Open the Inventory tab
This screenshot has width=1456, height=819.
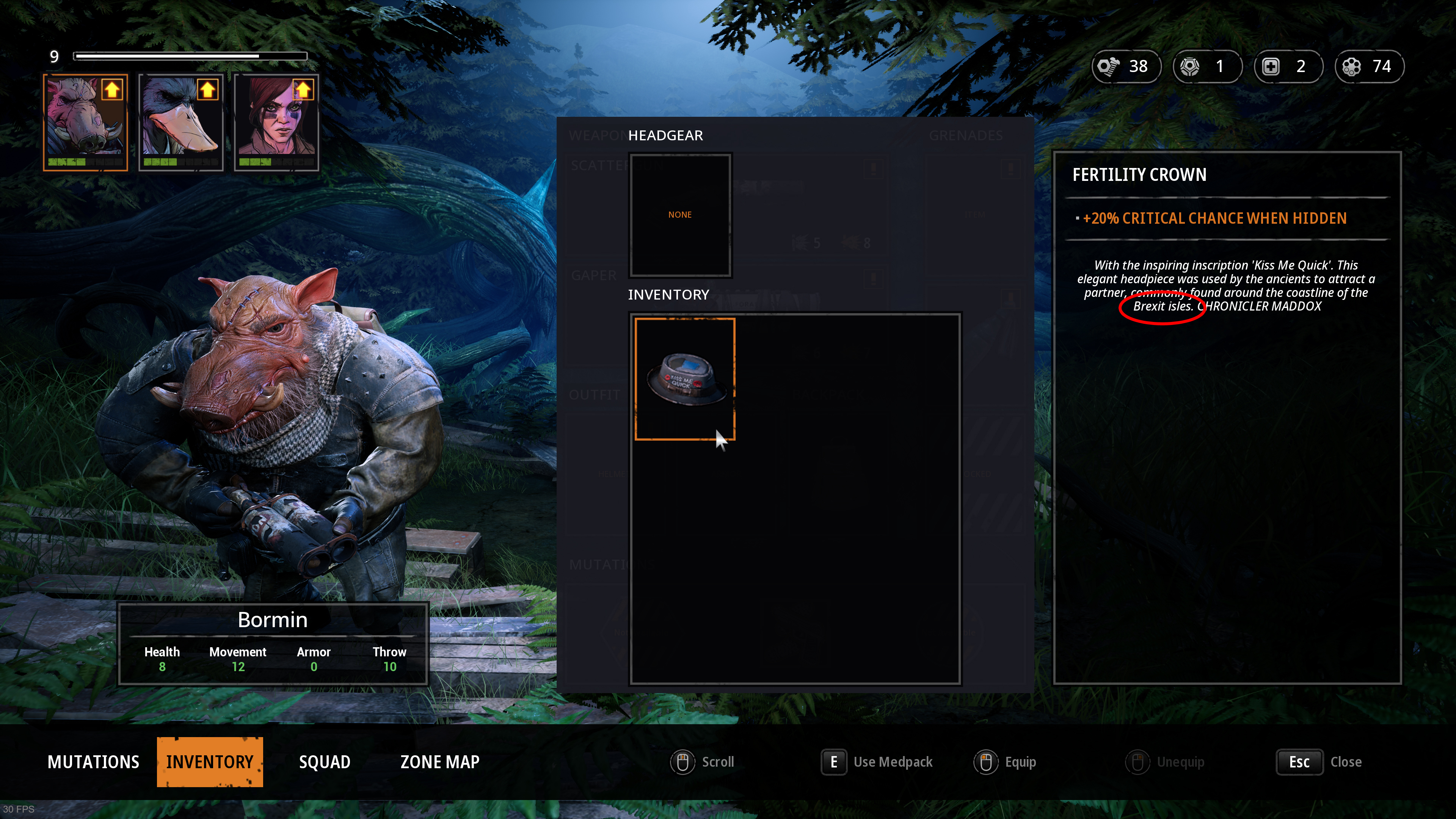[x=210, y=762]
